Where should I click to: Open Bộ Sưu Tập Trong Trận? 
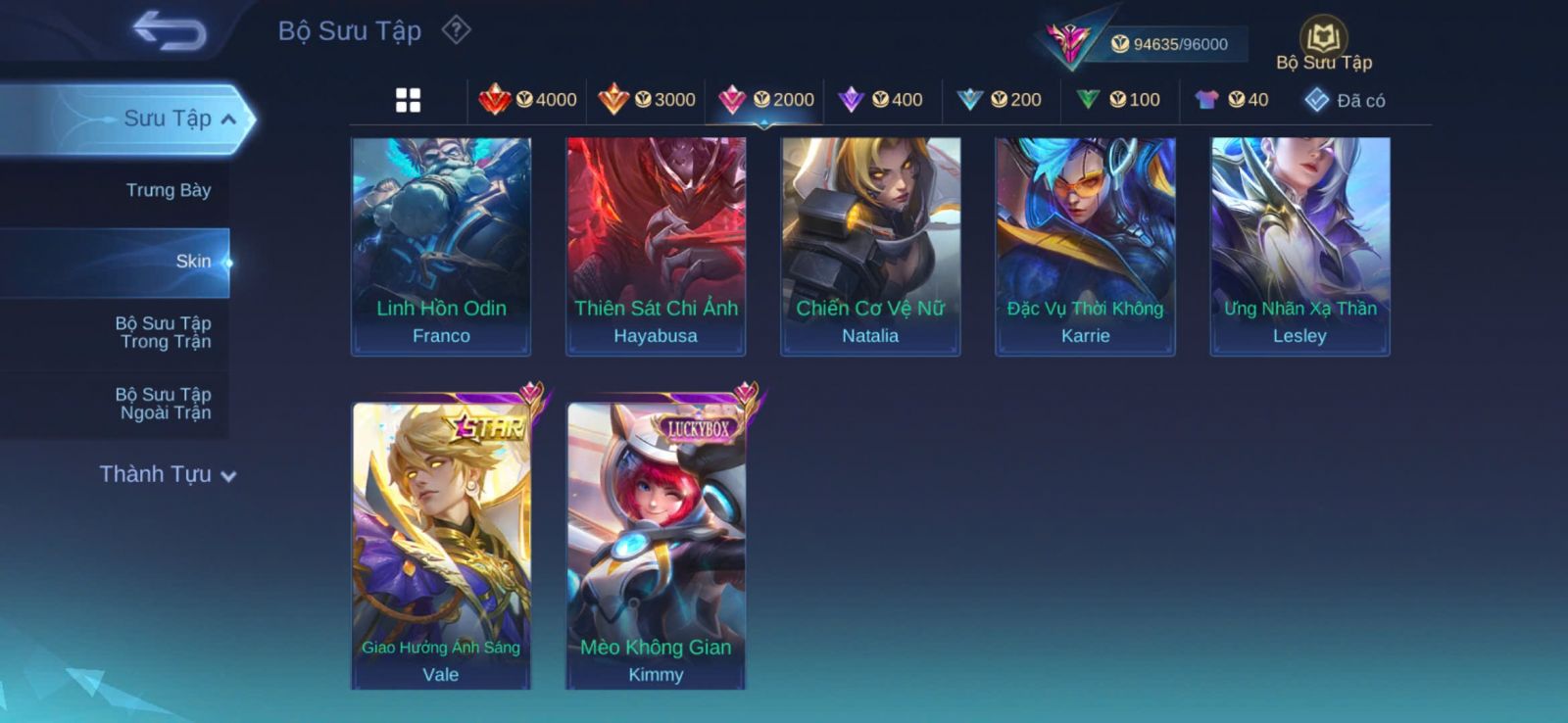[163, 332]
